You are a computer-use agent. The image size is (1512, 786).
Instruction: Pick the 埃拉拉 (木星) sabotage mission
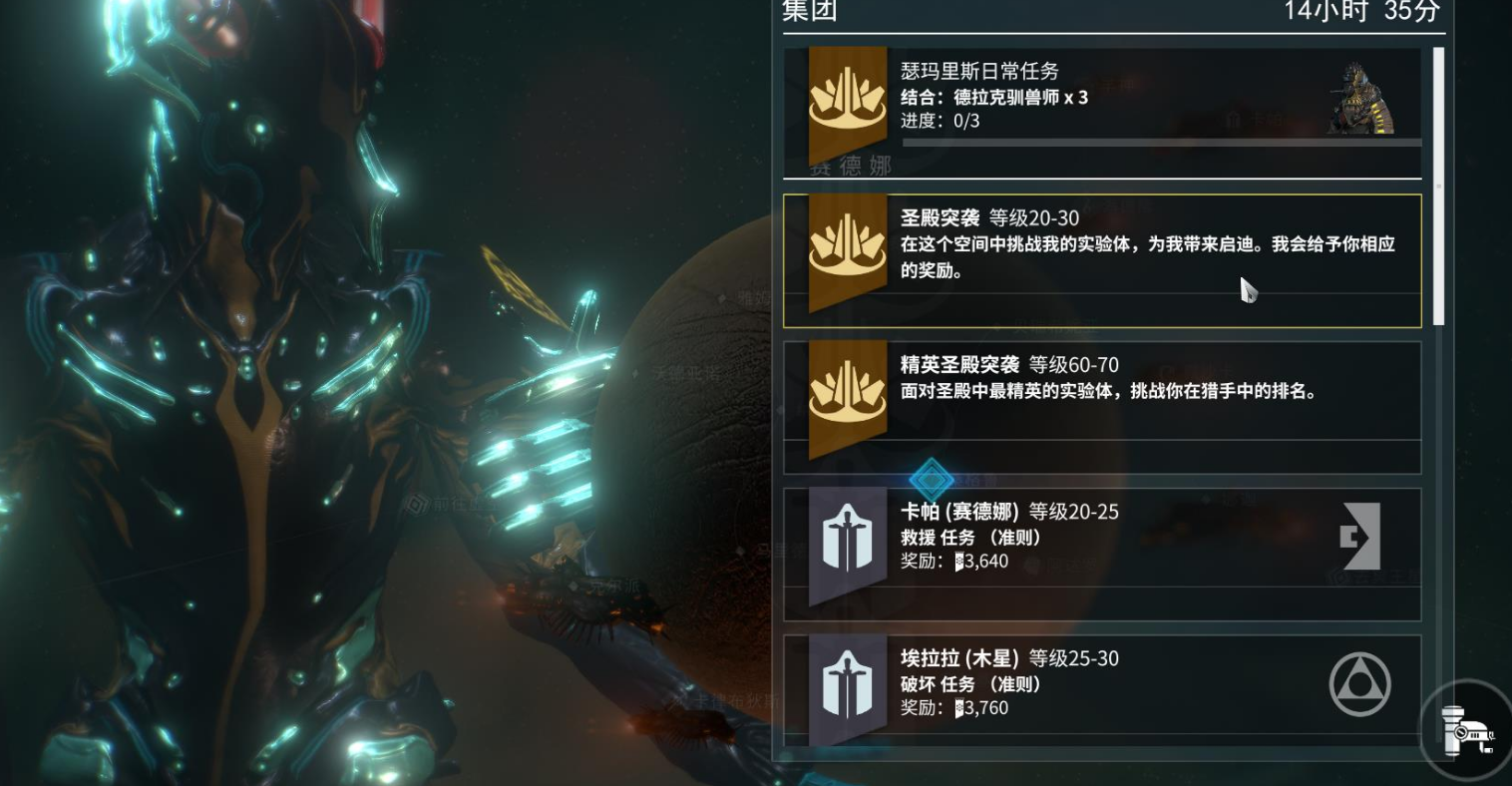[x=1101, y=689]
